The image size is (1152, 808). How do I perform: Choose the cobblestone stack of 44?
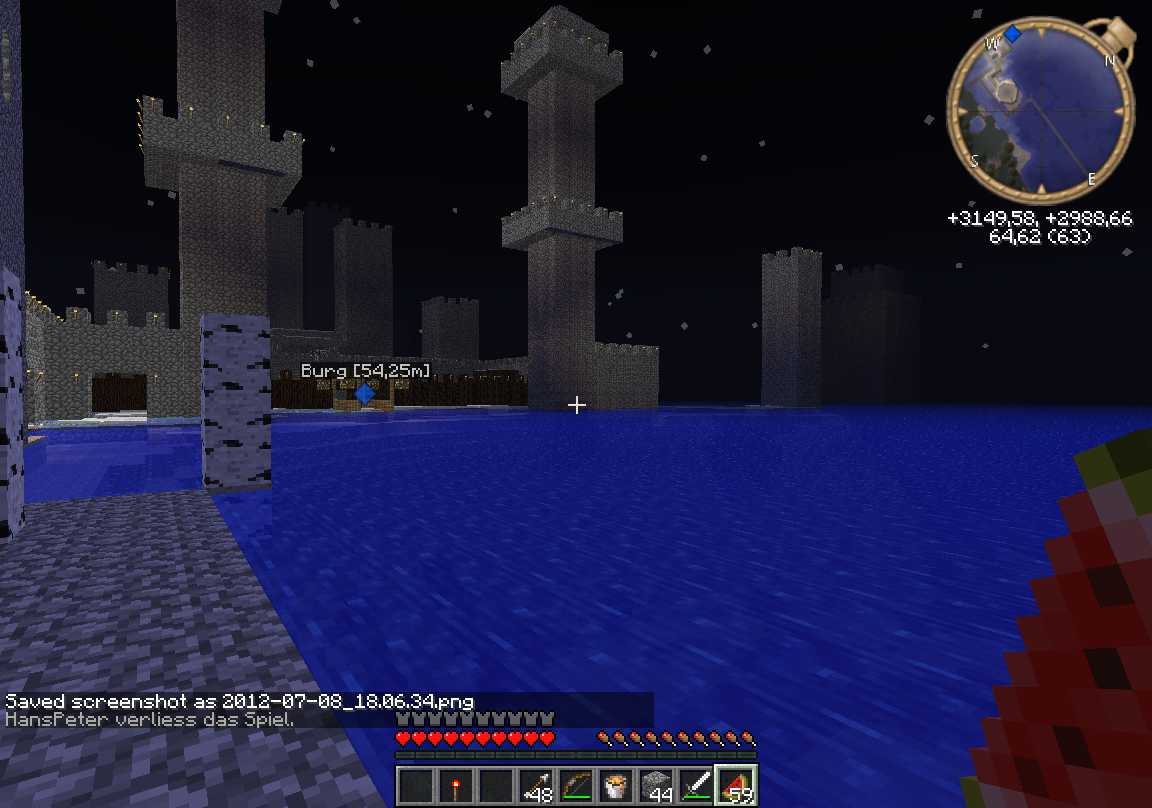(x=656, y=785)
